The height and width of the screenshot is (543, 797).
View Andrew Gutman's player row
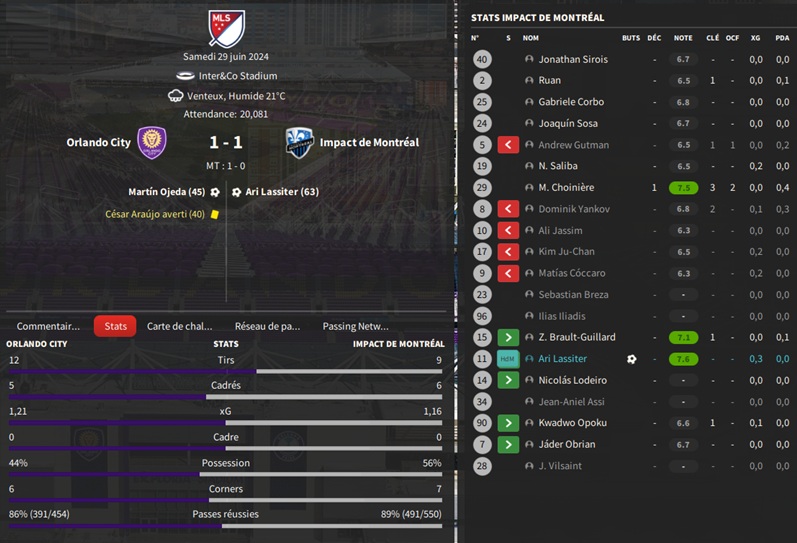pos(573,145)
